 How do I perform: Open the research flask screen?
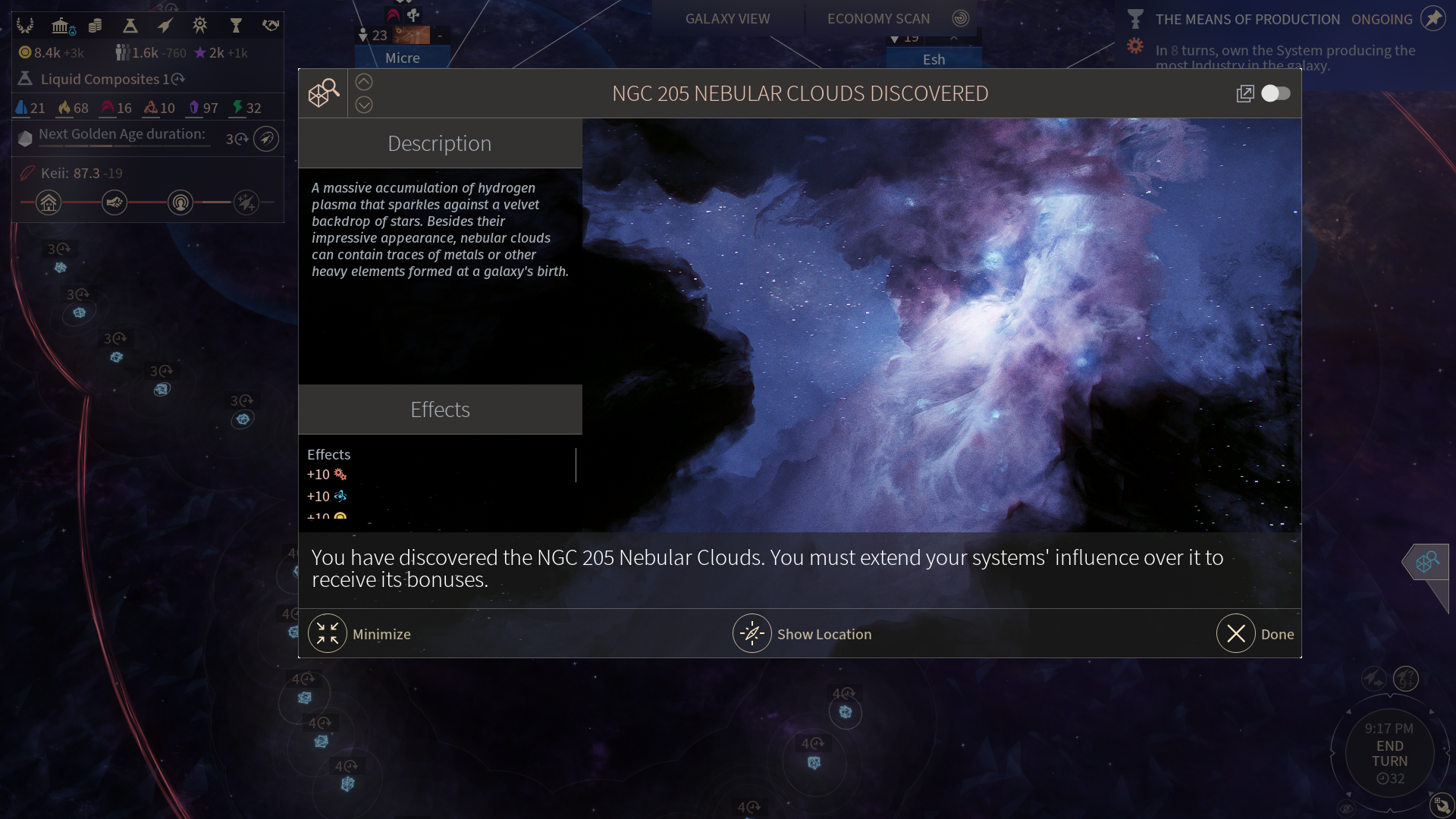(x=130, y=27)
